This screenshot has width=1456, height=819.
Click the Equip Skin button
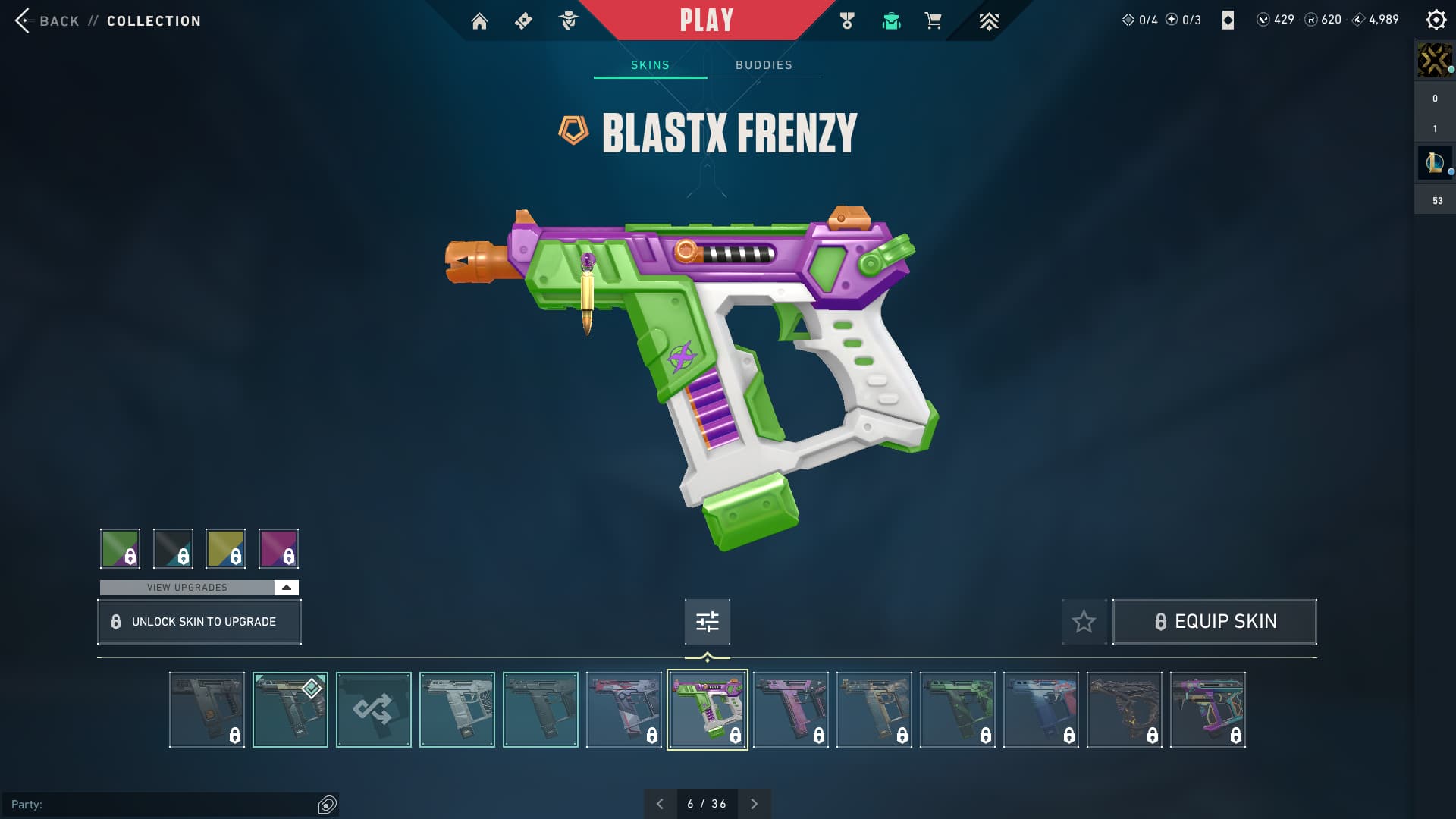(1214, 622)
